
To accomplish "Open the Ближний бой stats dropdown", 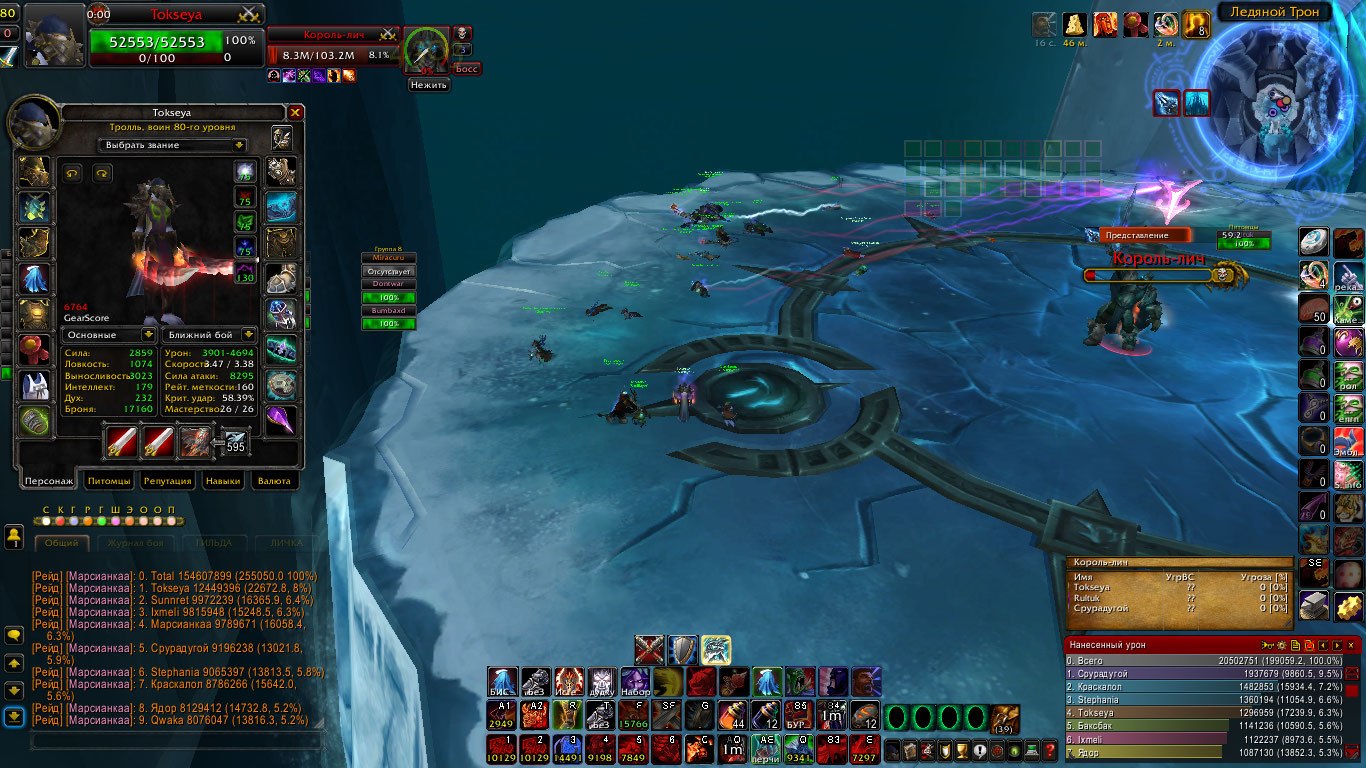I will (211, 335).
